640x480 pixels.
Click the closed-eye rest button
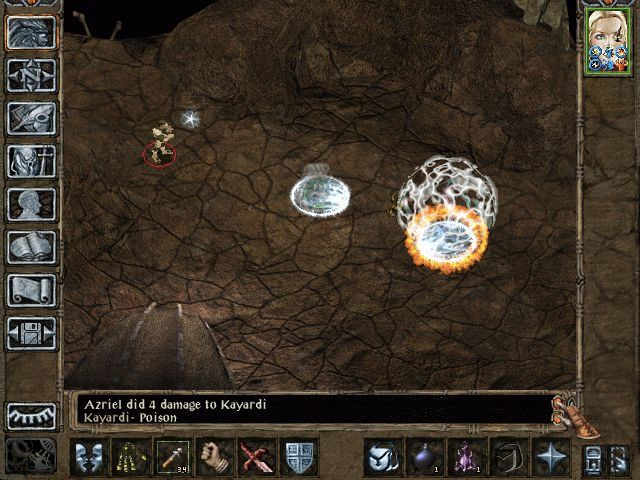[31, 415]
